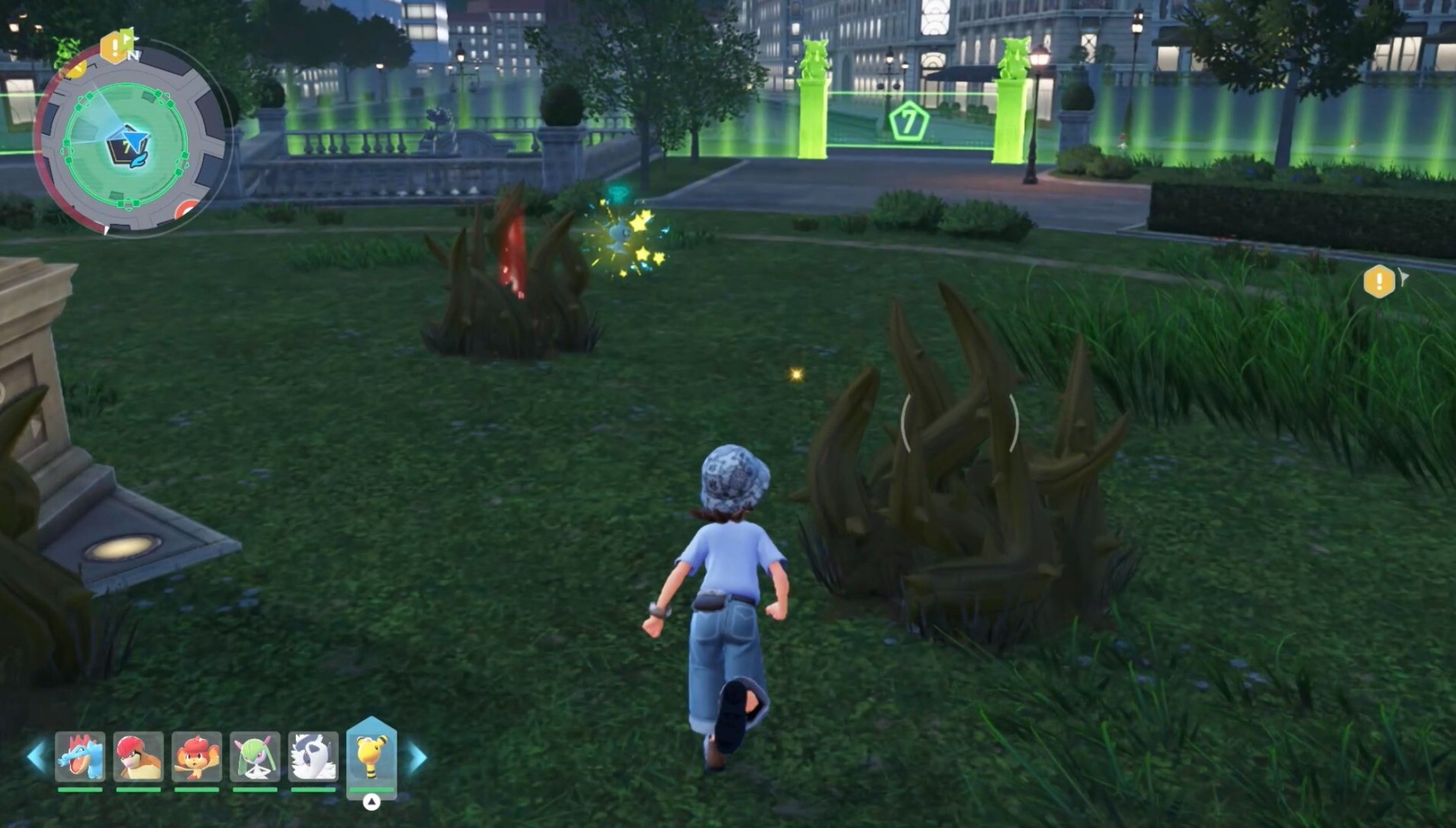Click the green Wild Zone 7 gate marker
1456x828 pixels.
pos(908,122)
